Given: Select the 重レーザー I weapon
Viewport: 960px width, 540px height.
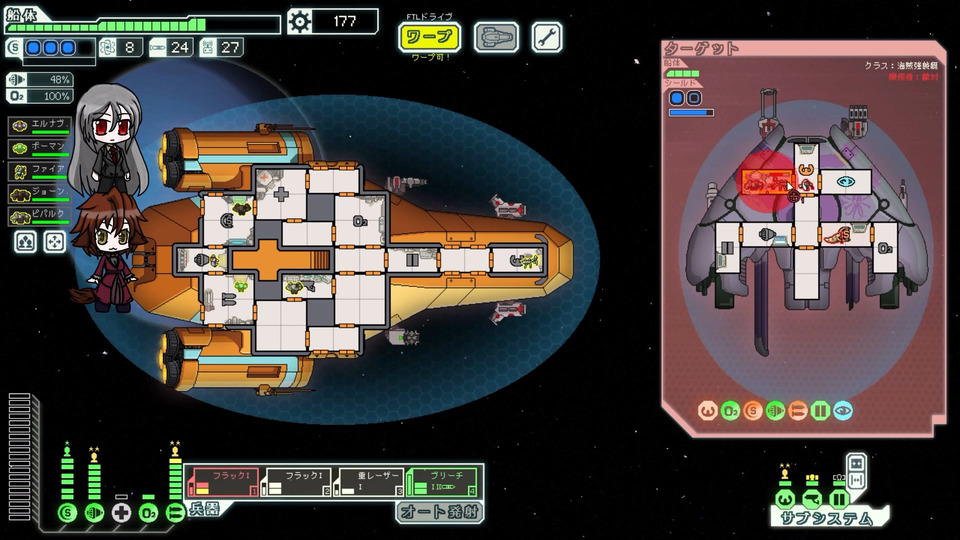Looking at the screenshot, I should 369,482.
